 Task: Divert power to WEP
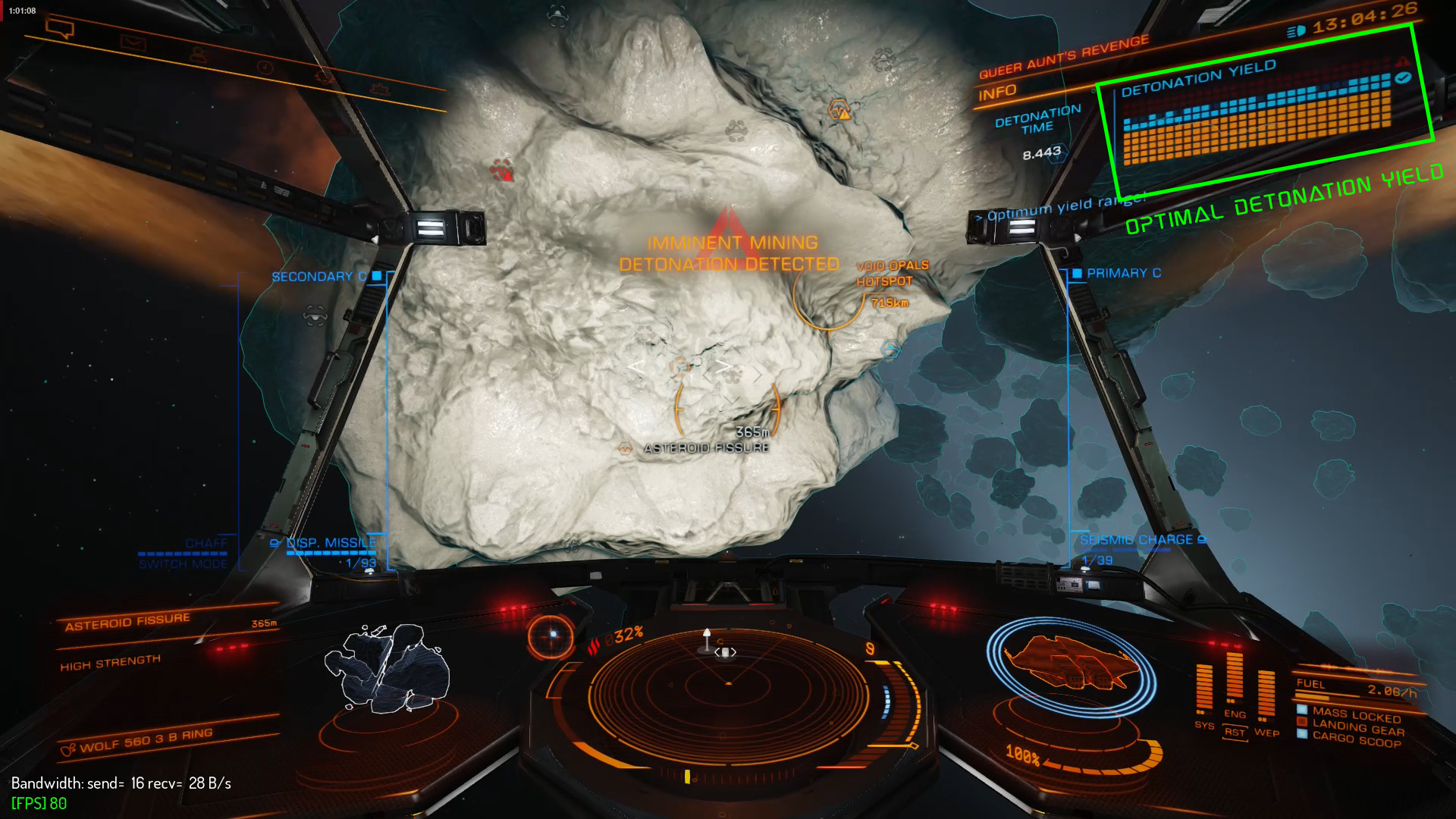1266,733
